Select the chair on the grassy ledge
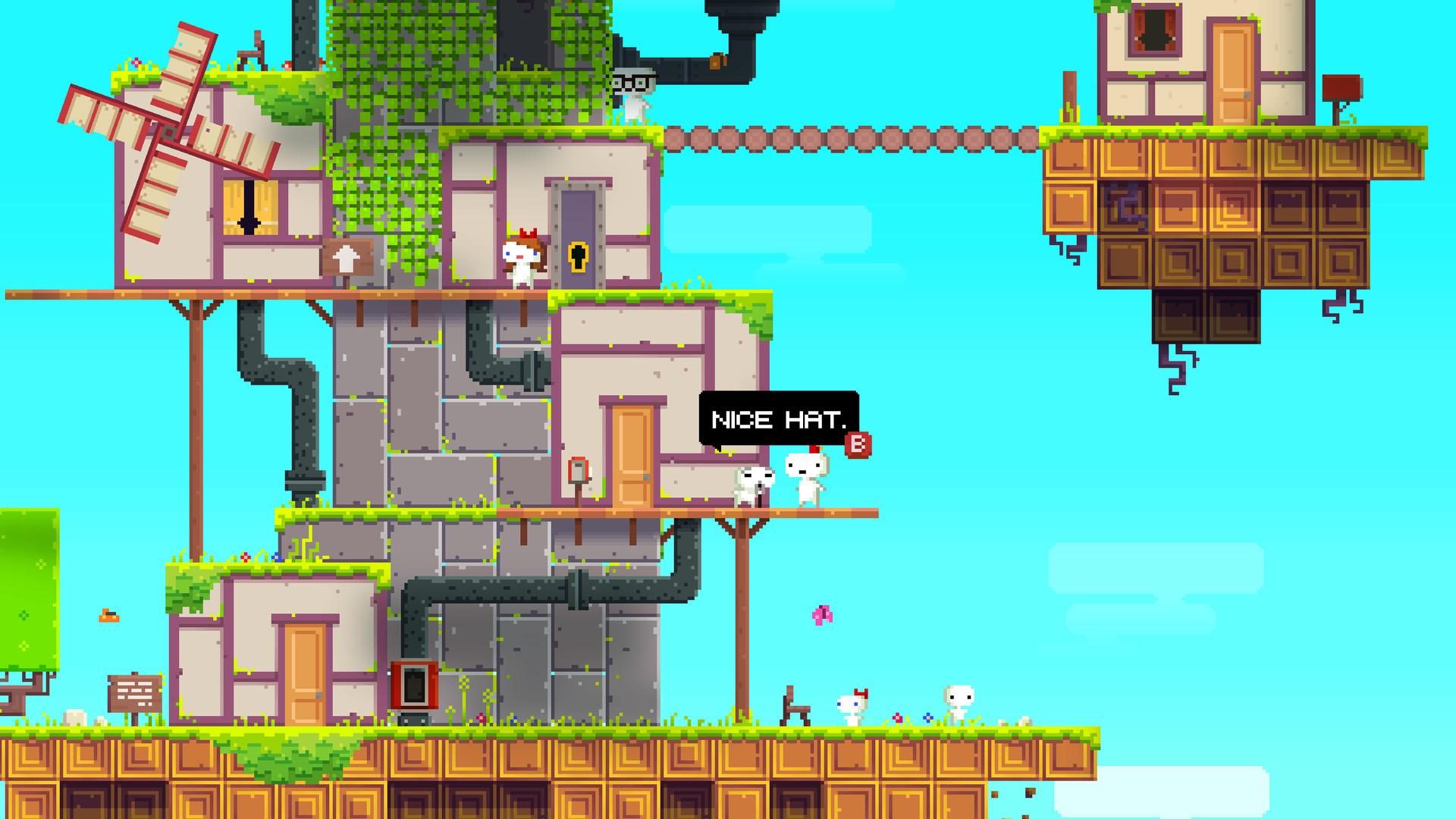The width and height of the screenshot is (1456, 819). pyautogui.click(x=793, y=707)
